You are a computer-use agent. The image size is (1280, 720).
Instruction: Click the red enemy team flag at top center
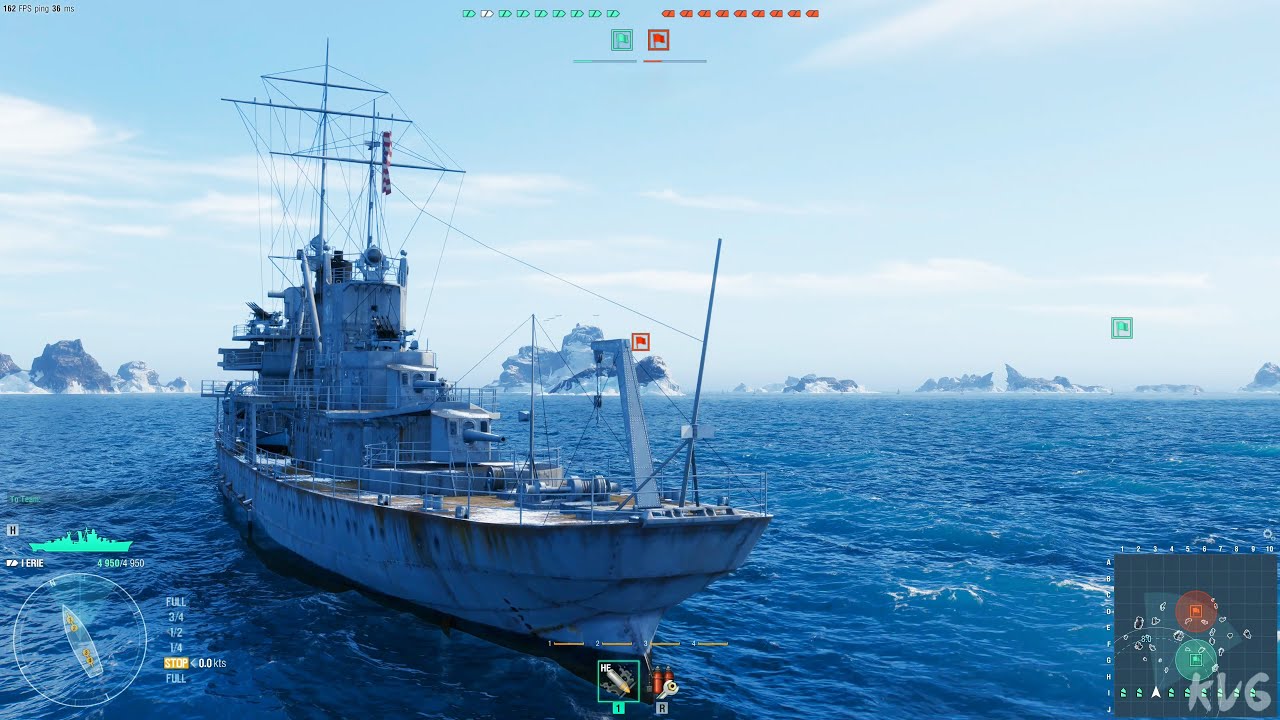click(x=660, y=40)
